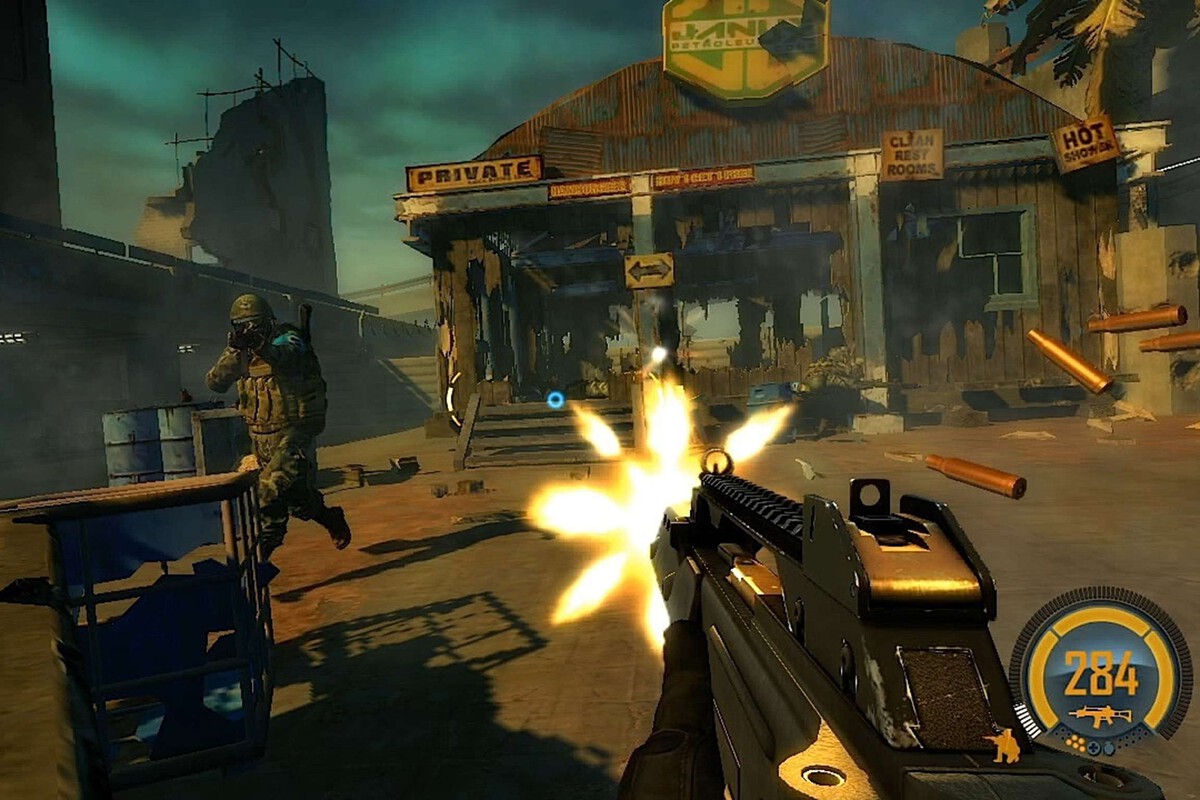The width and height of the screenshot is (1200, 800).
Task: Select the blue cross medkit icon
Action: pos(1093,748)
